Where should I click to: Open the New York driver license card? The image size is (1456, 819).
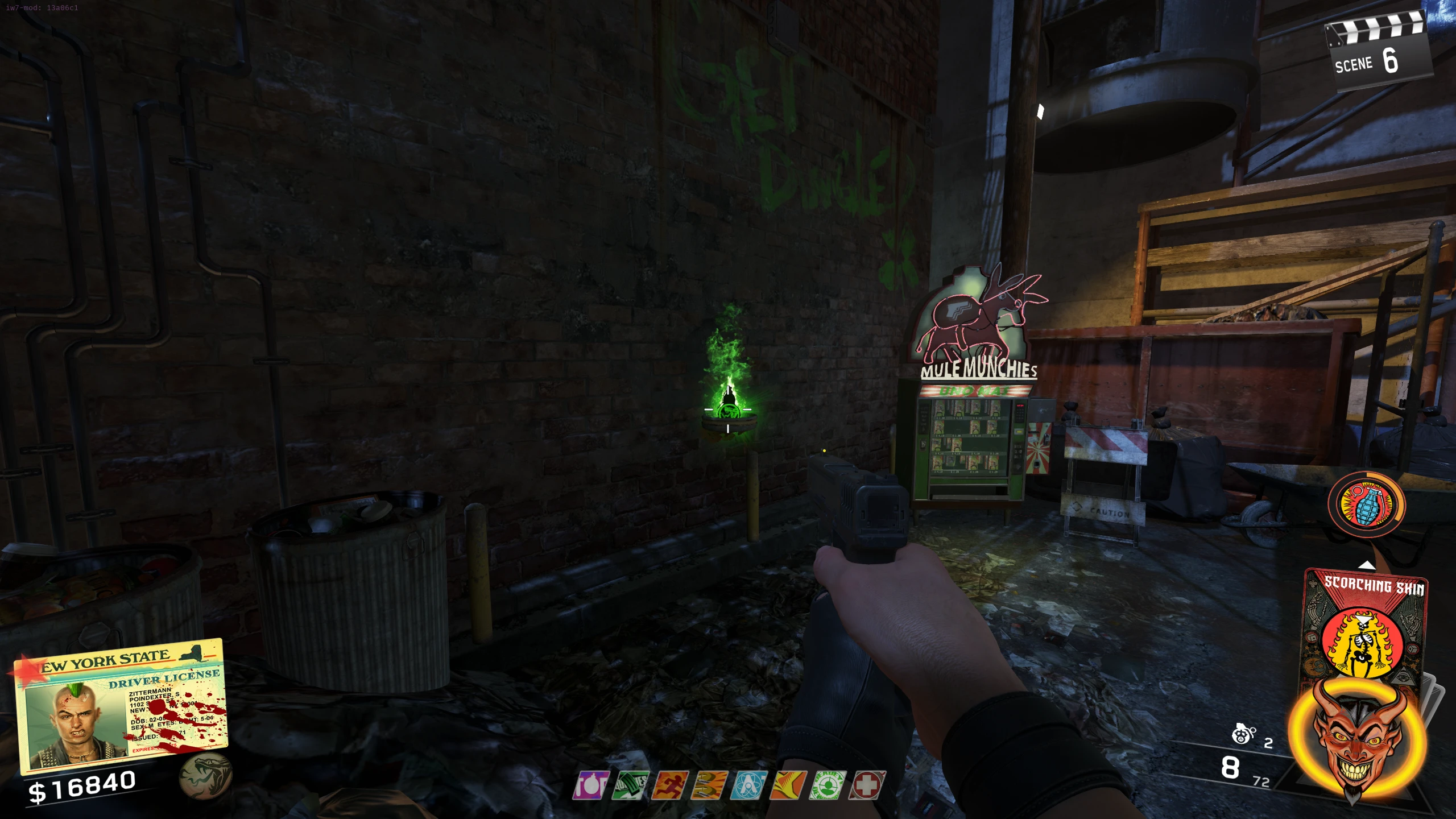point(122,705)
